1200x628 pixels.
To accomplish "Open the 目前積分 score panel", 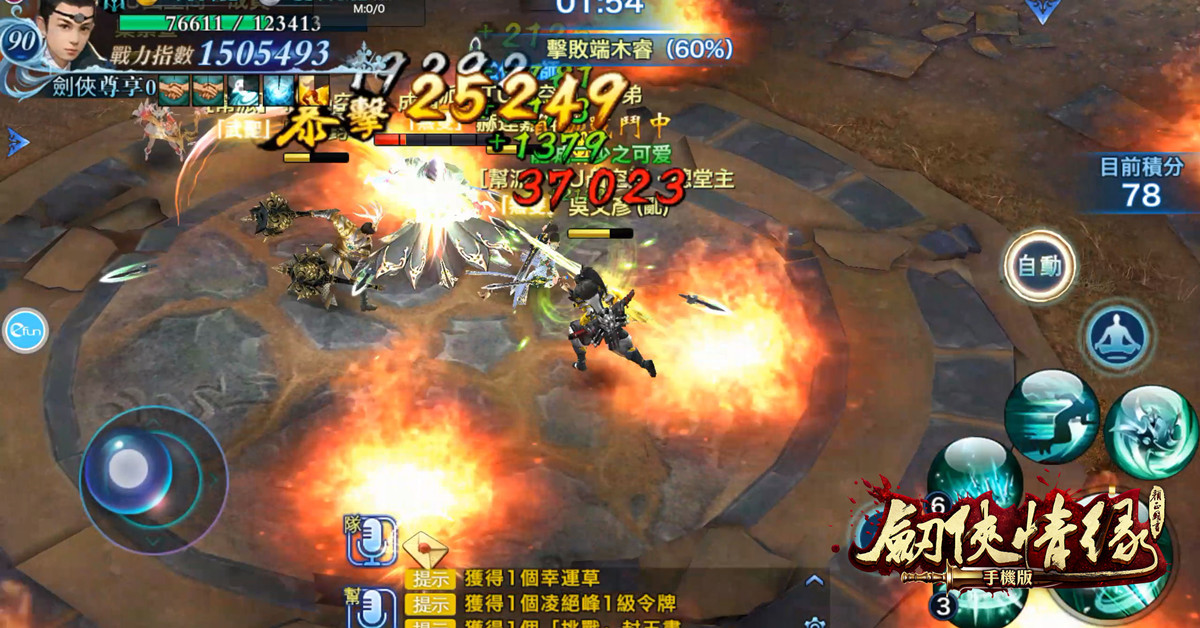I will click(x=1141, y=181).
